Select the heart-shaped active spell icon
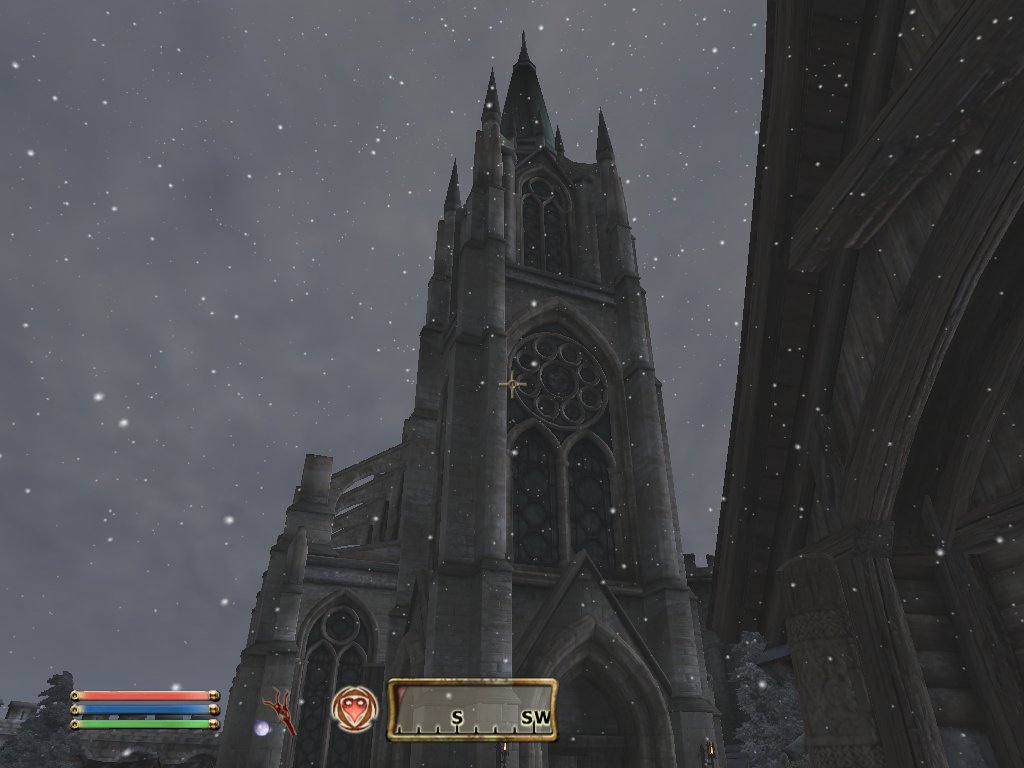Image resolution: width=1024 pixels, height=768 pixels. (354, 709)
